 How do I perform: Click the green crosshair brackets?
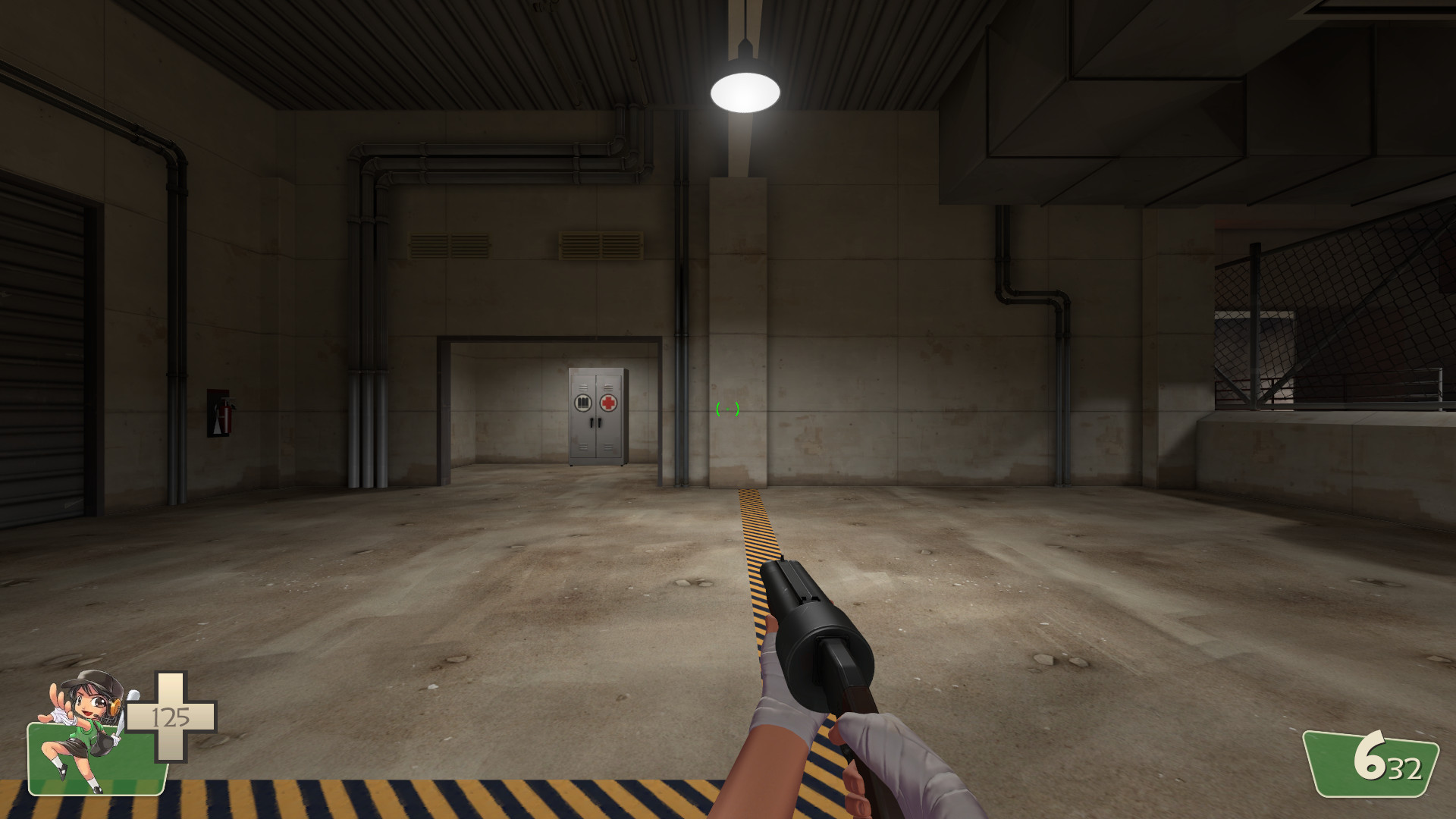[726, 410]
